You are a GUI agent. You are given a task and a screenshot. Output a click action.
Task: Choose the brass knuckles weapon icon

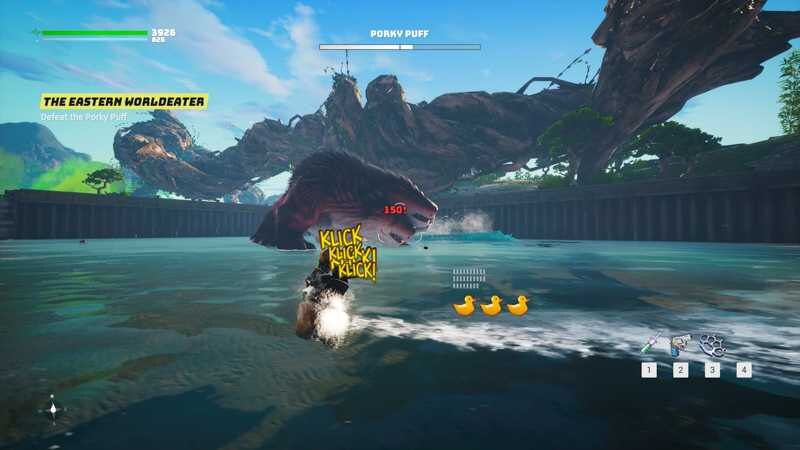coord(712,345)
